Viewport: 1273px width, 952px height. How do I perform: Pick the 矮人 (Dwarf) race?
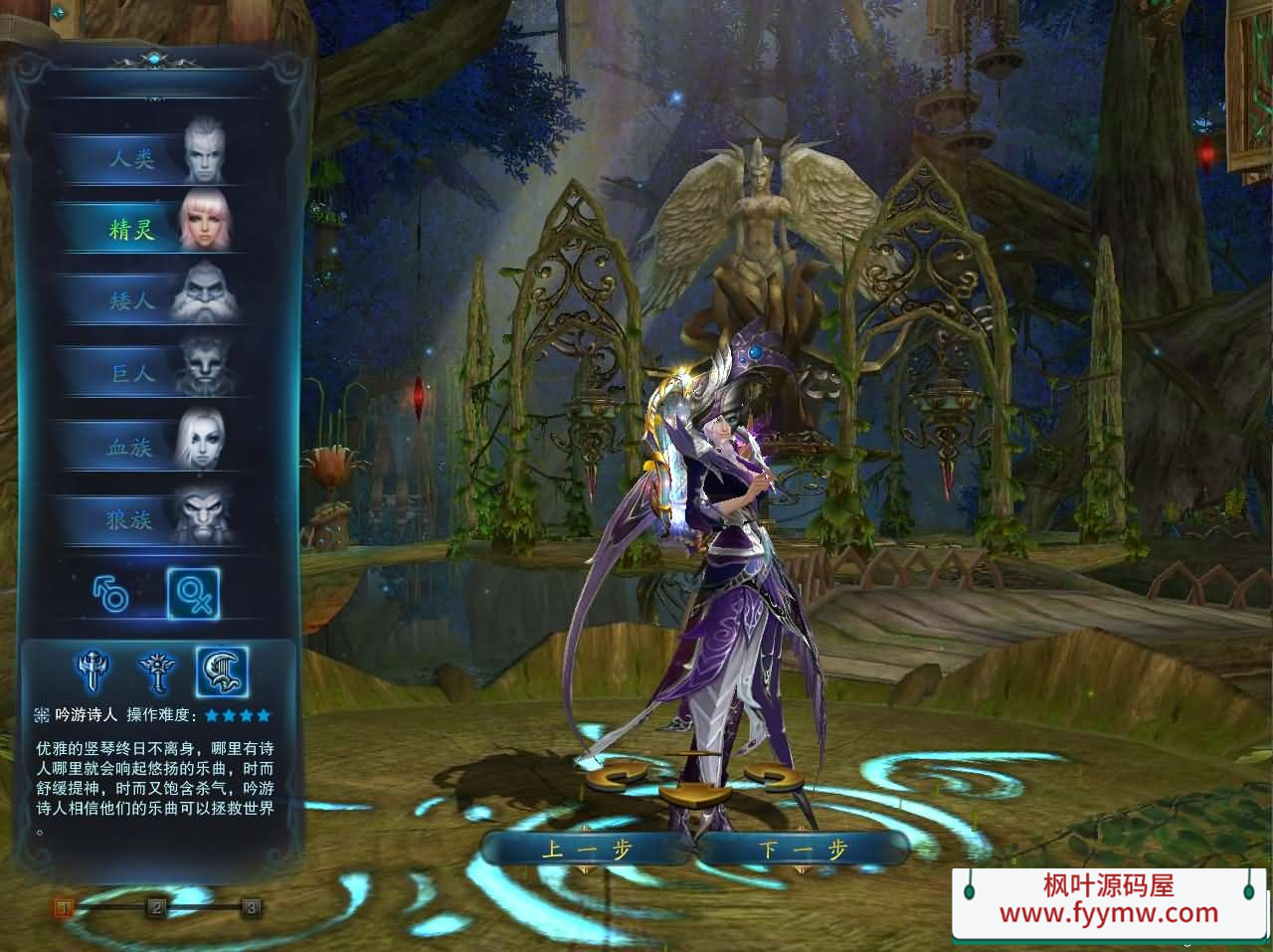pos(149,298)
